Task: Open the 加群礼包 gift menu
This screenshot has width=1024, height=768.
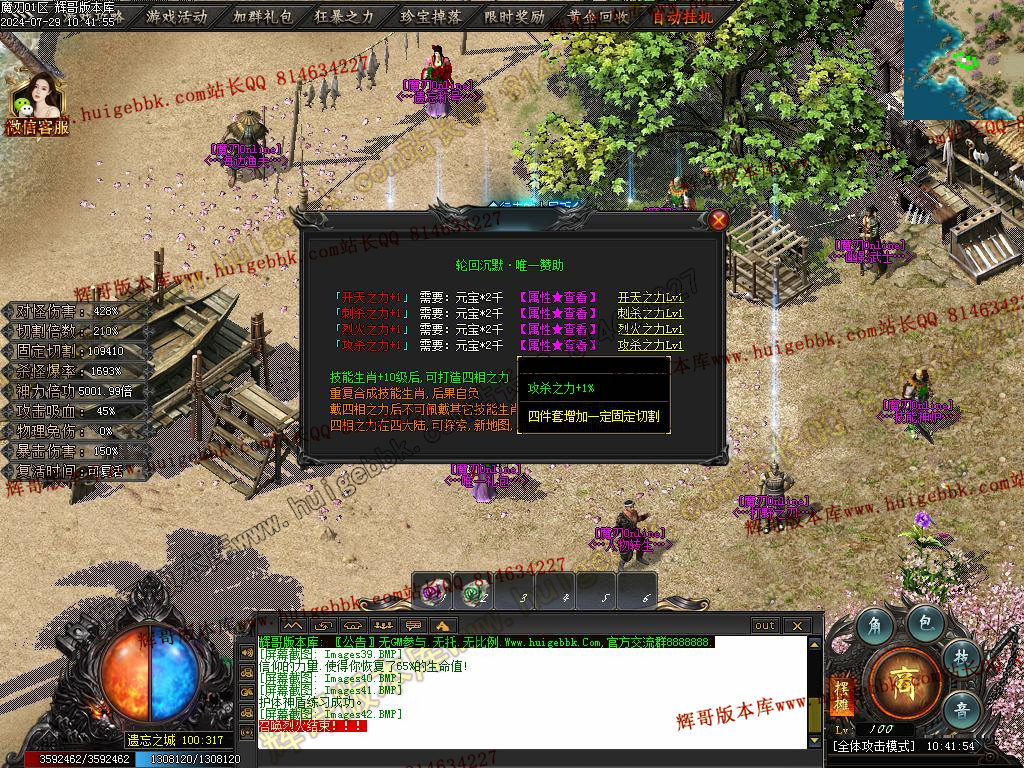Action: tap(262, 16)
